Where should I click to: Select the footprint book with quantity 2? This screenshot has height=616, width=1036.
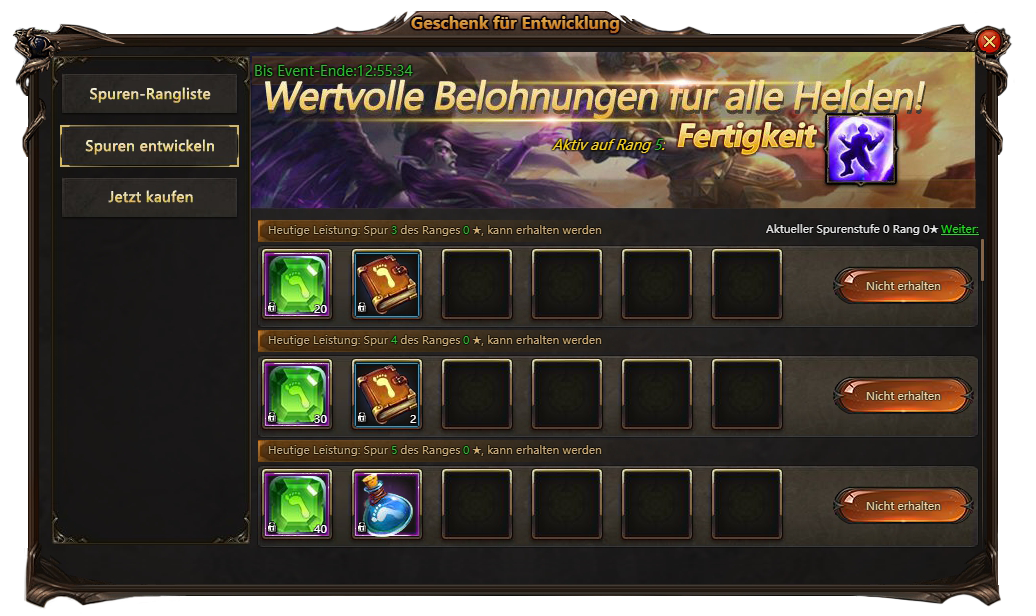387,394
